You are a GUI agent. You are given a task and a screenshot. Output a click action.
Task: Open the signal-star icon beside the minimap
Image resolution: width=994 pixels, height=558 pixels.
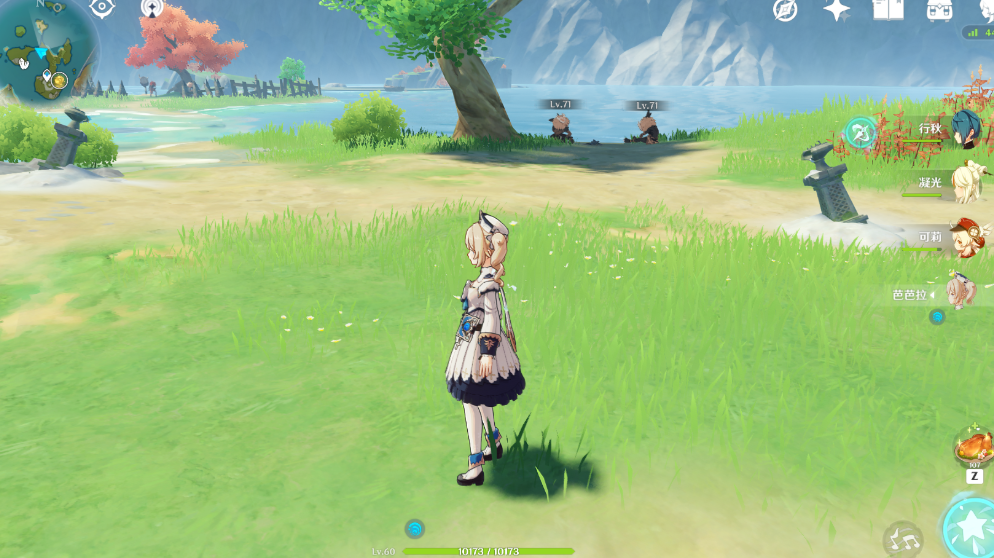(152, 8)
